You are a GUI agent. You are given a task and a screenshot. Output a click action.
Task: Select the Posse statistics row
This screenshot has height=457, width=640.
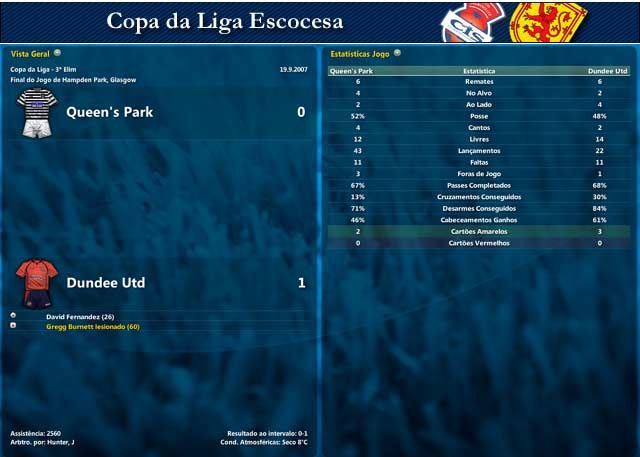[x=479, y=116]
